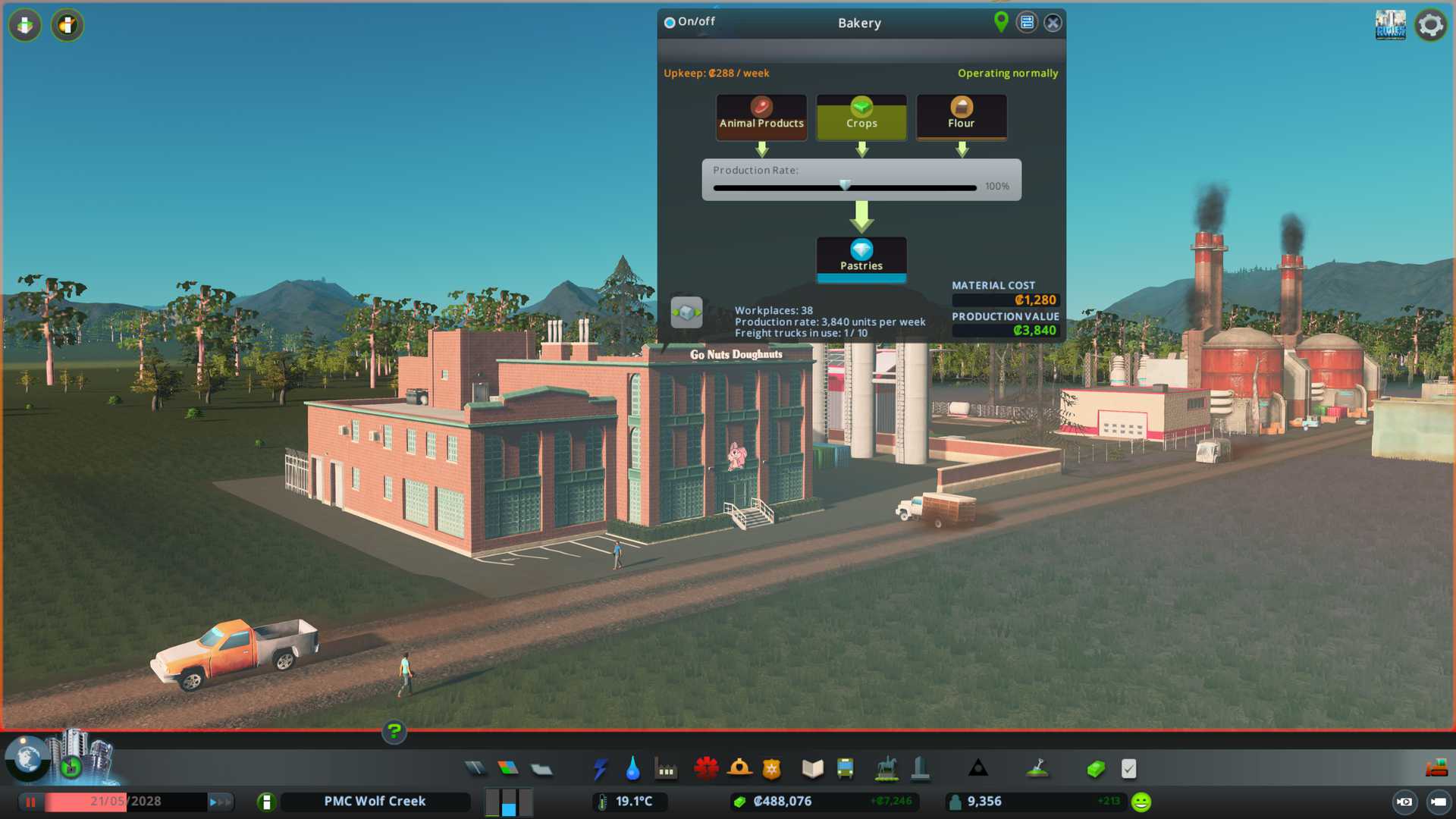Open the Public Transport menu
Screen dimensions: 1456x819
845,769
